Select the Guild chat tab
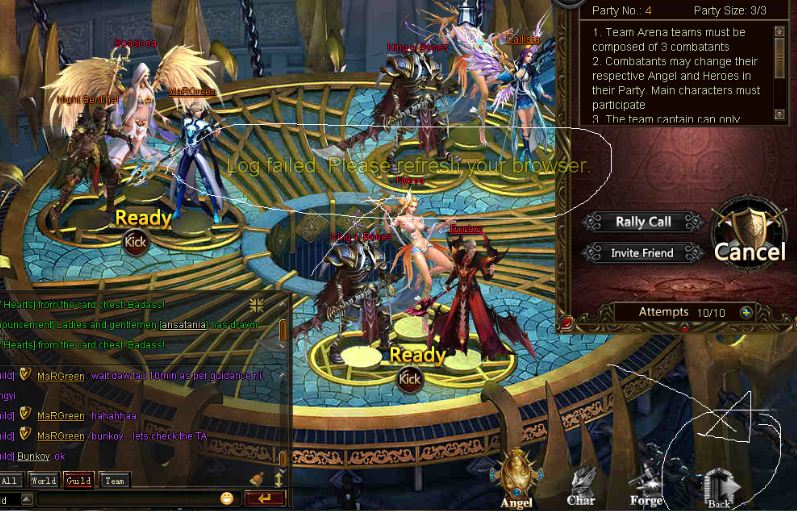The image size is (797, 511). [78, 481]
